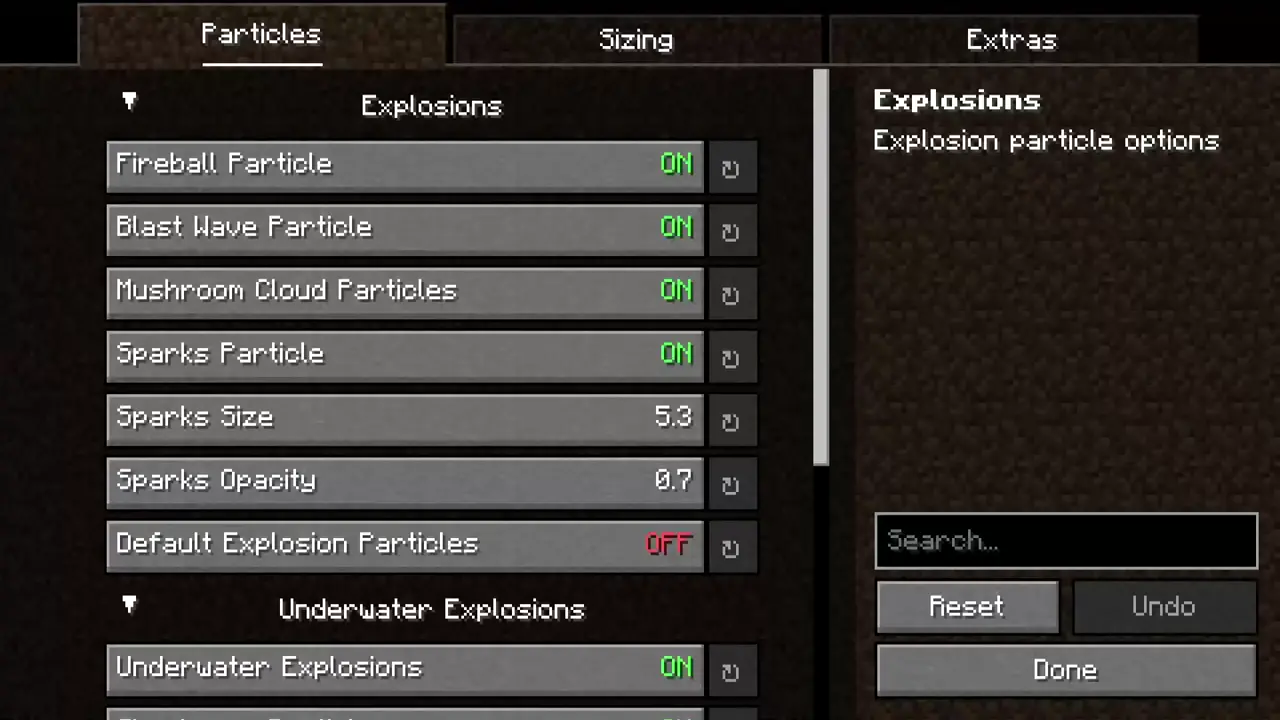Reset the Sparks Particle option
The width and height of the screenshot is (1280, 720).
(x=732, y=357)
